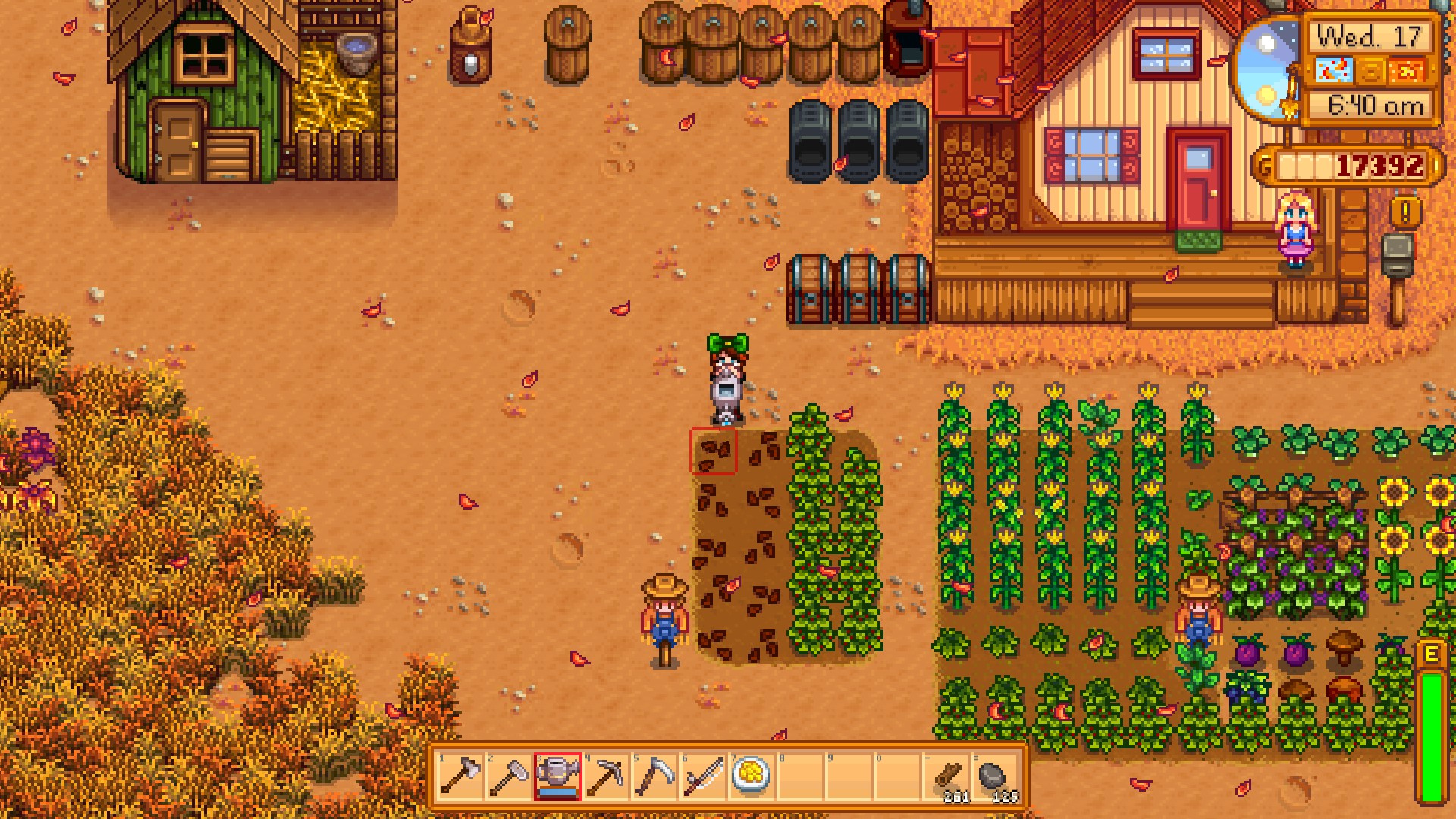The image size is (1456, 819).
Task: Equip the fishing rod
Action: click(703, 776)
